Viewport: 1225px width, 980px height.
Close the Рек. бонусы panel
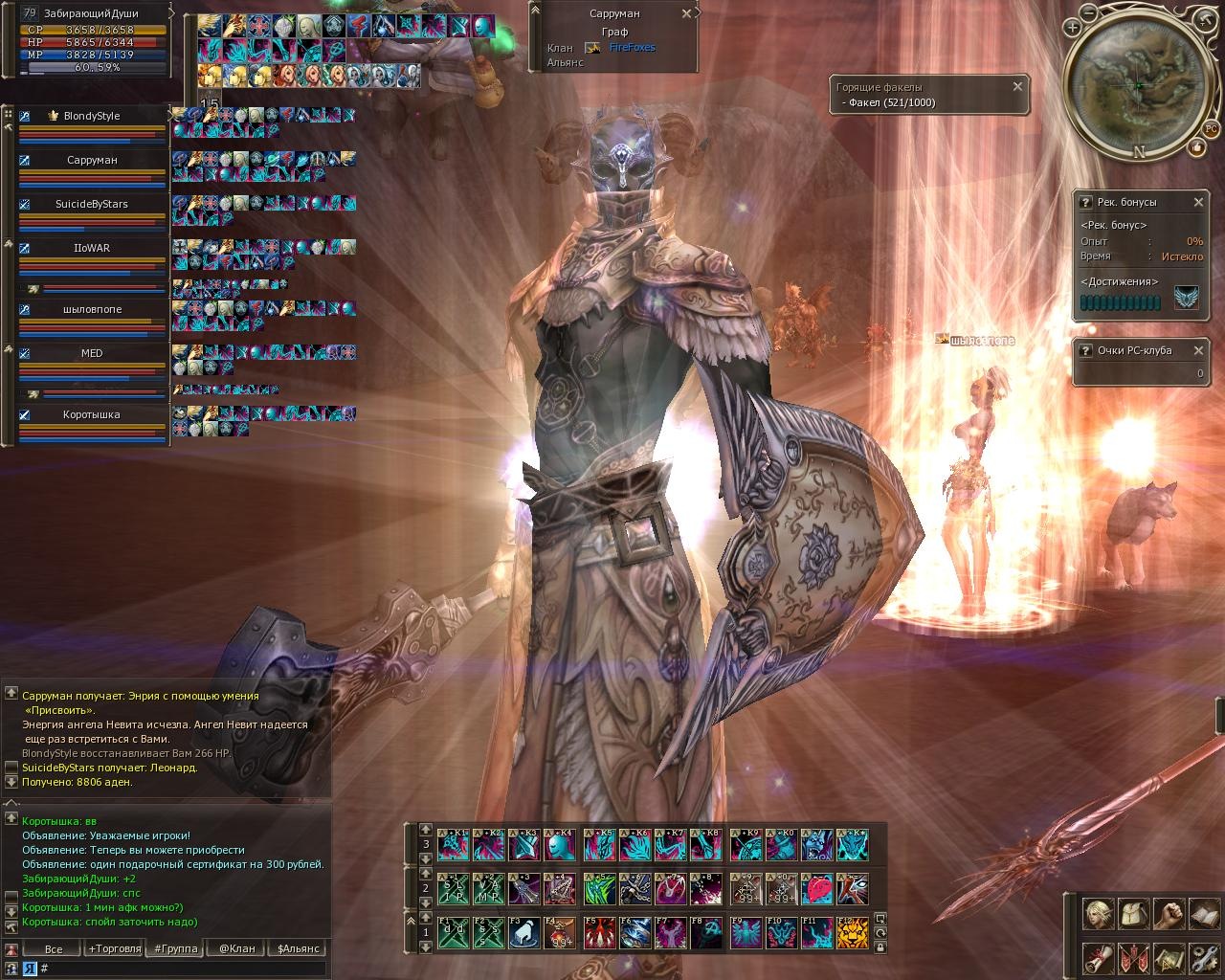point(1198,203)
